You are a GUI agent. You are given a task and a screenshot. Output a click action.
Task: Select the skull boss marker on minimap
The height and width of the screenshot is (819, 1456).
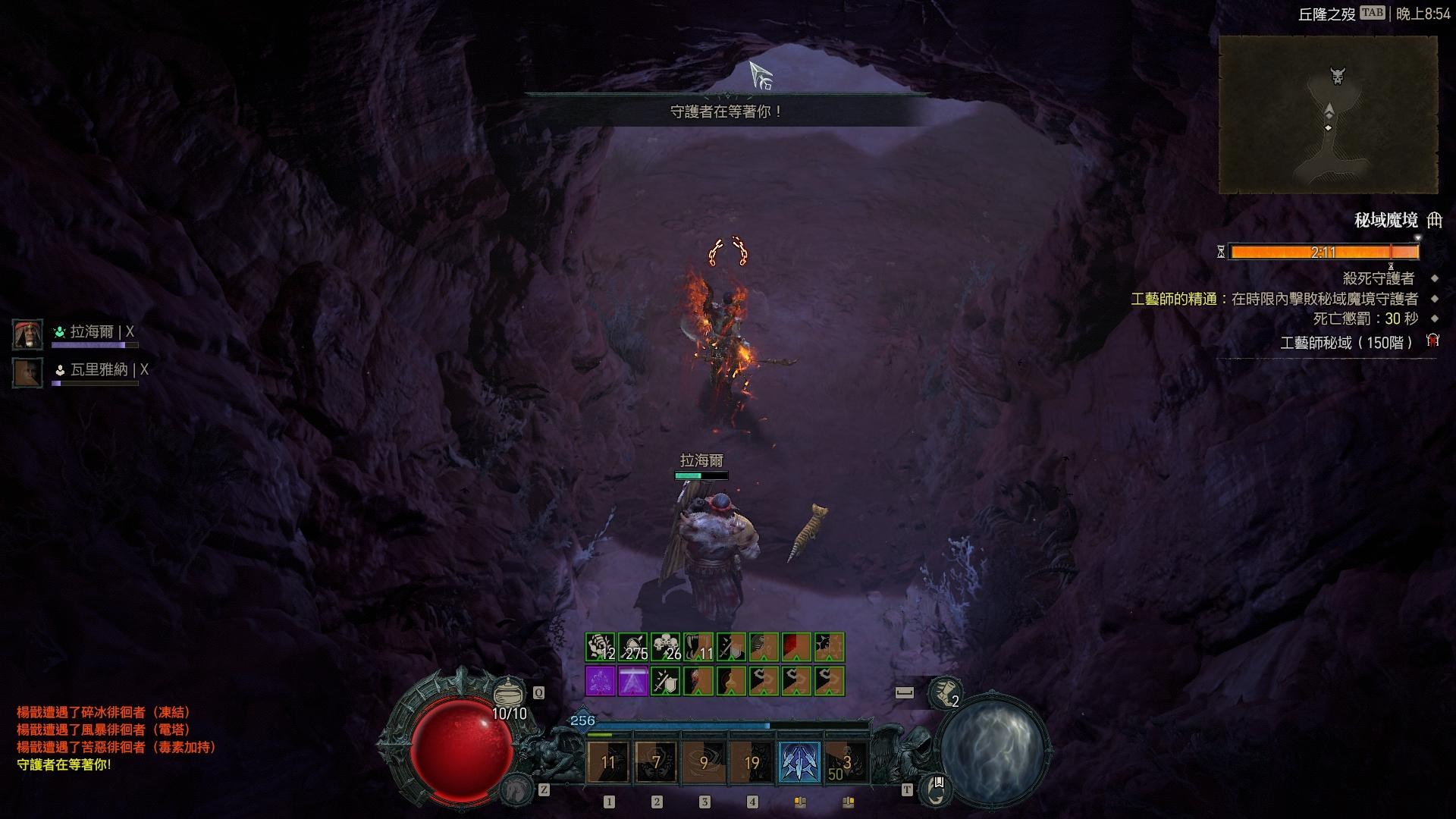1338,76
